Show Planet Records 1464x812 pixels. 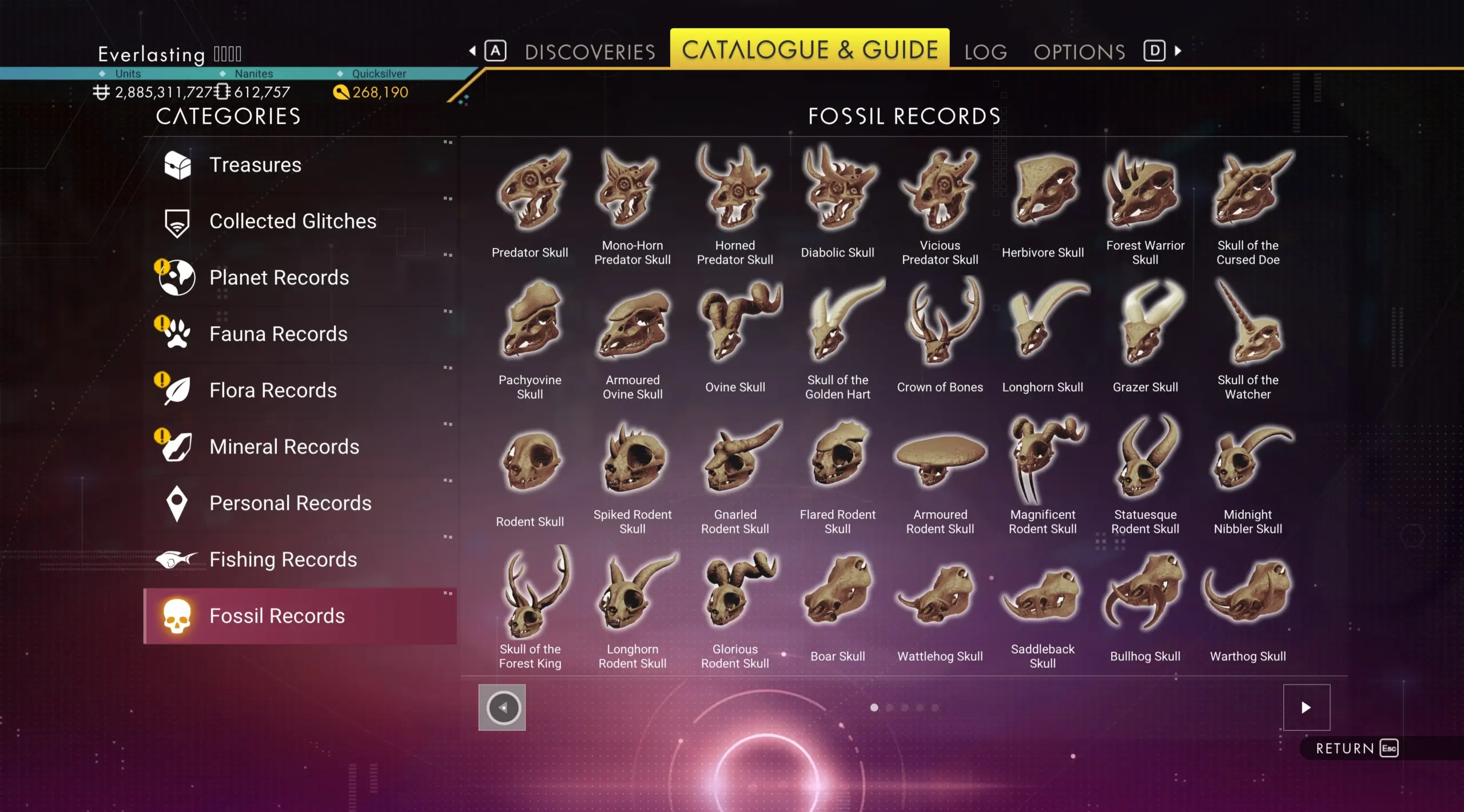click(279, 277)
